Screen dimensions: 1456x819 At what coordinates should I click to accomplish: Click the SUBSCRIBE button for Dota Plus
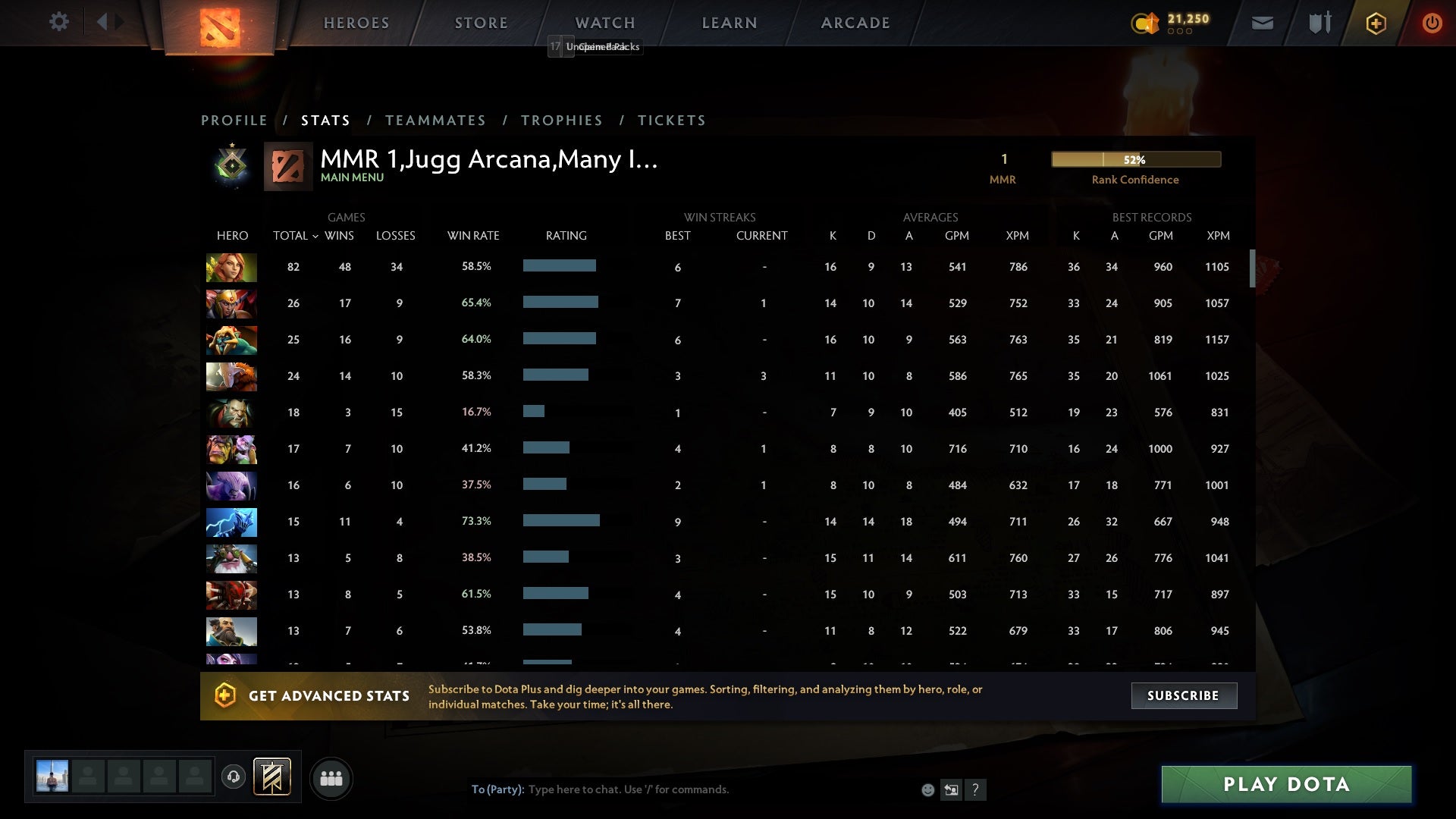pos(1183,695)
